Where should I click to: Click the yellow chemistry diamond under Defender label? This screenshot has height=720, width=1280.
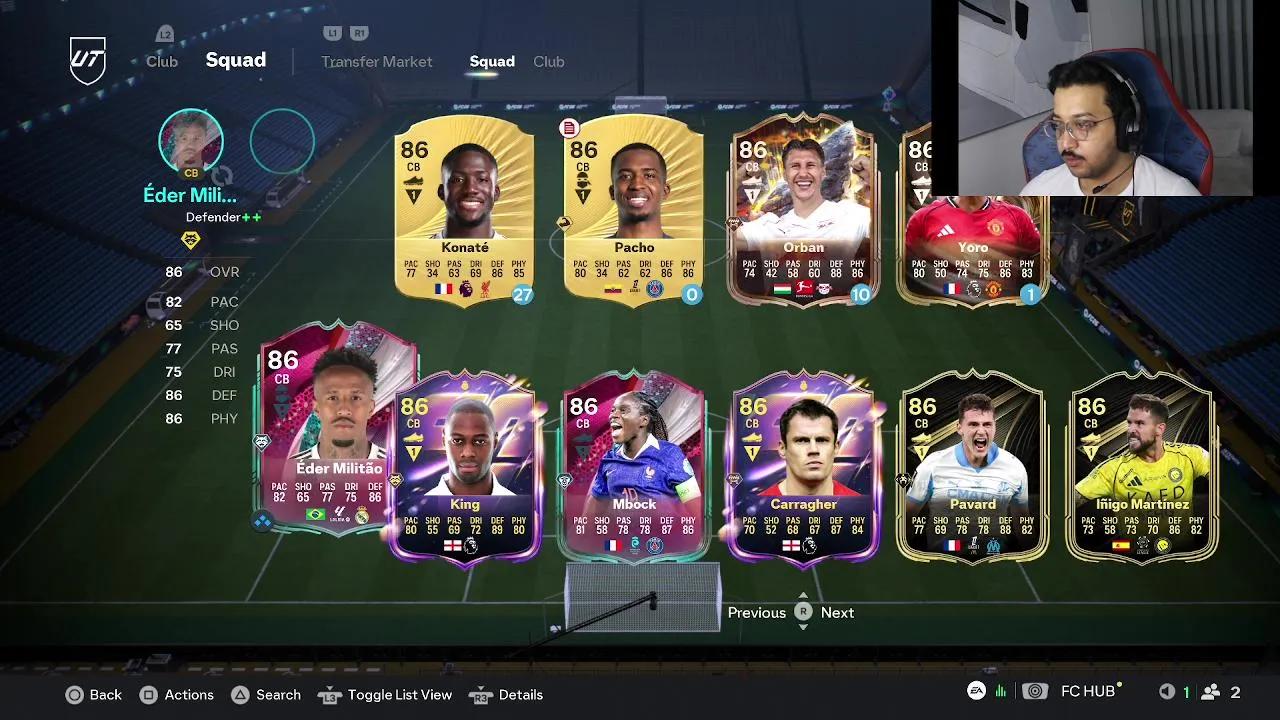[x=191, y=238]
